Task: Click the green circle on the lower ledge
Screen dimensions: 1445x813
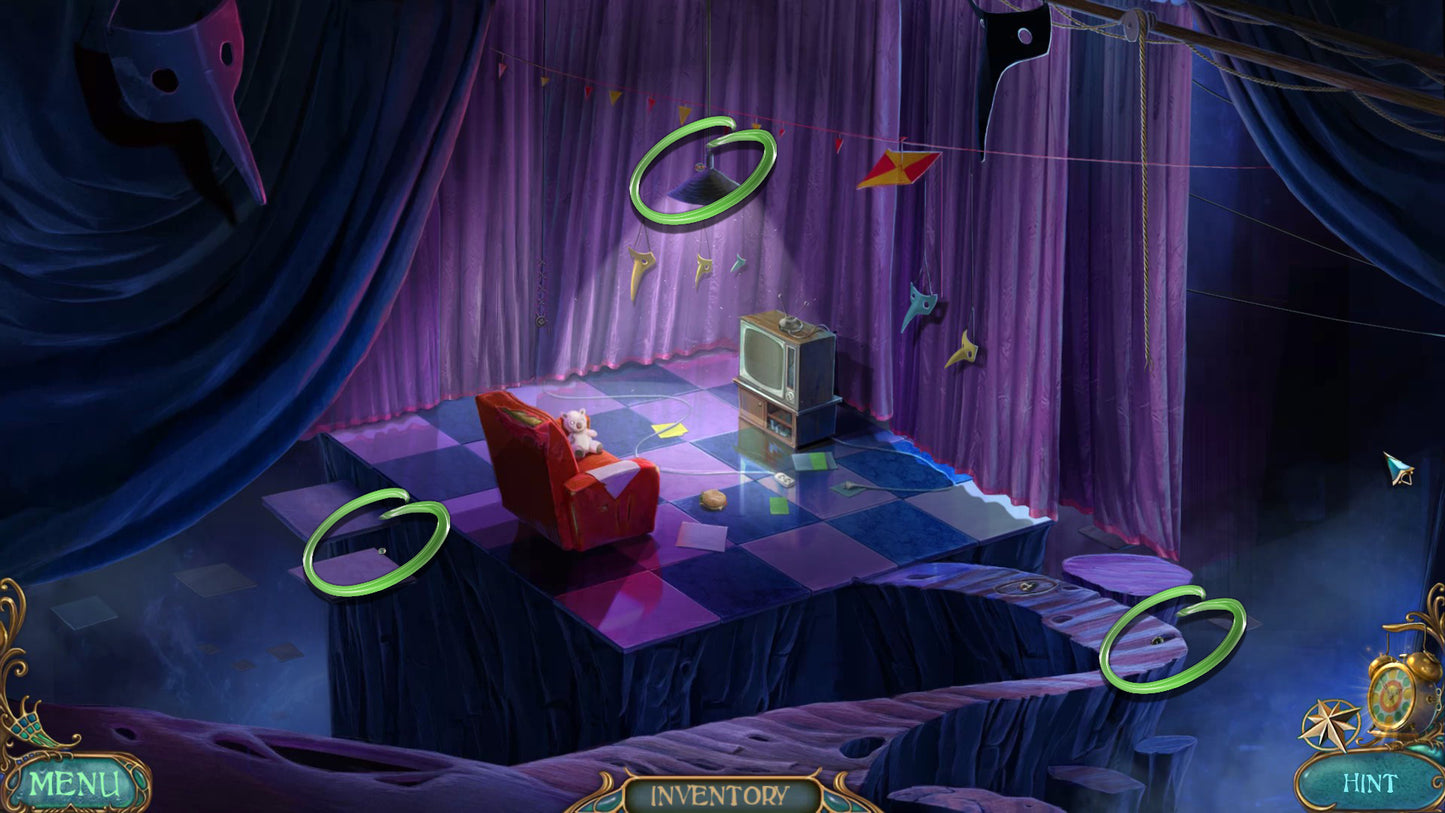Action: tap(1173, 643)
